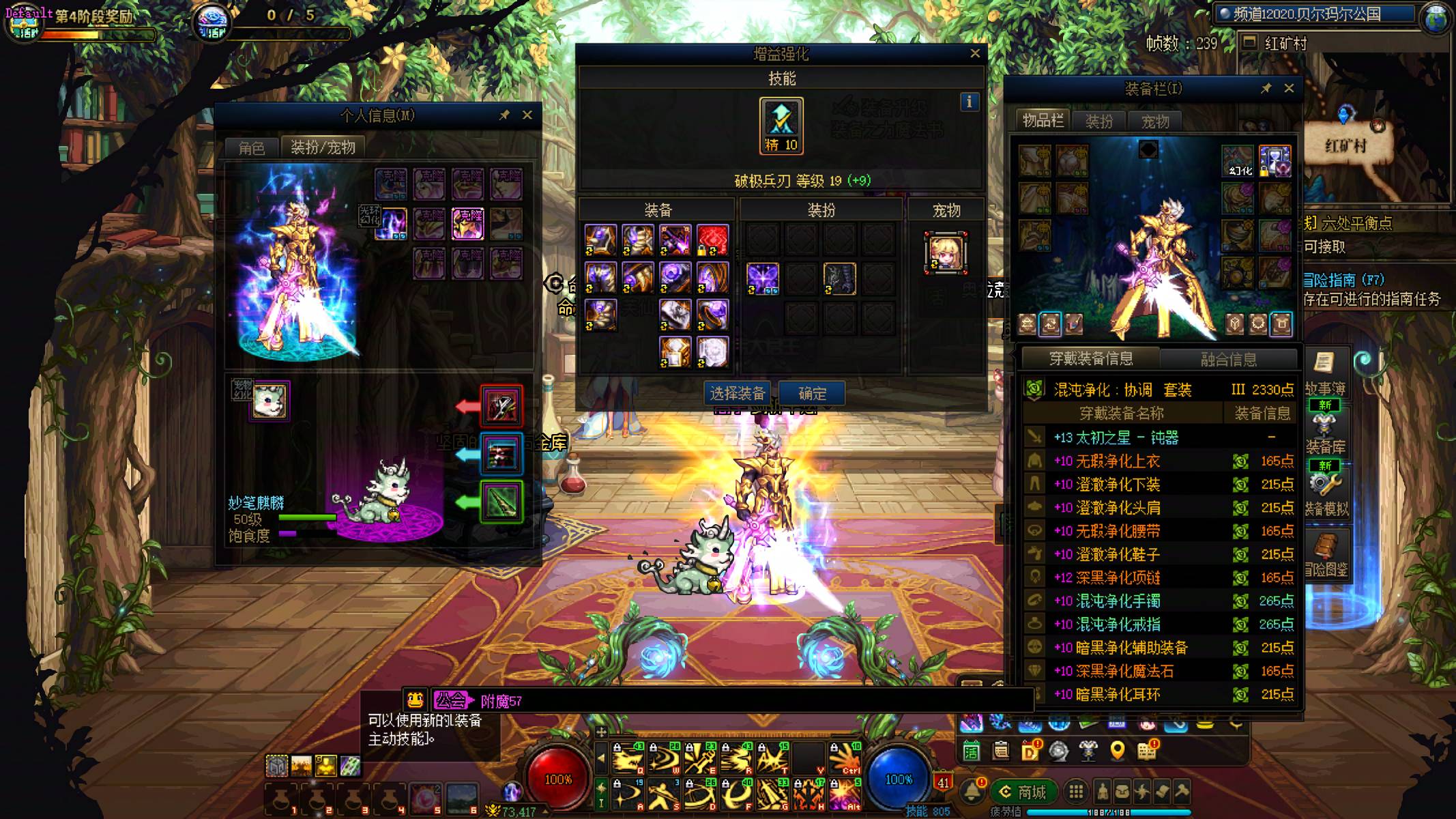
Task: Open the info button in buff window
Action: pos(969,102)
